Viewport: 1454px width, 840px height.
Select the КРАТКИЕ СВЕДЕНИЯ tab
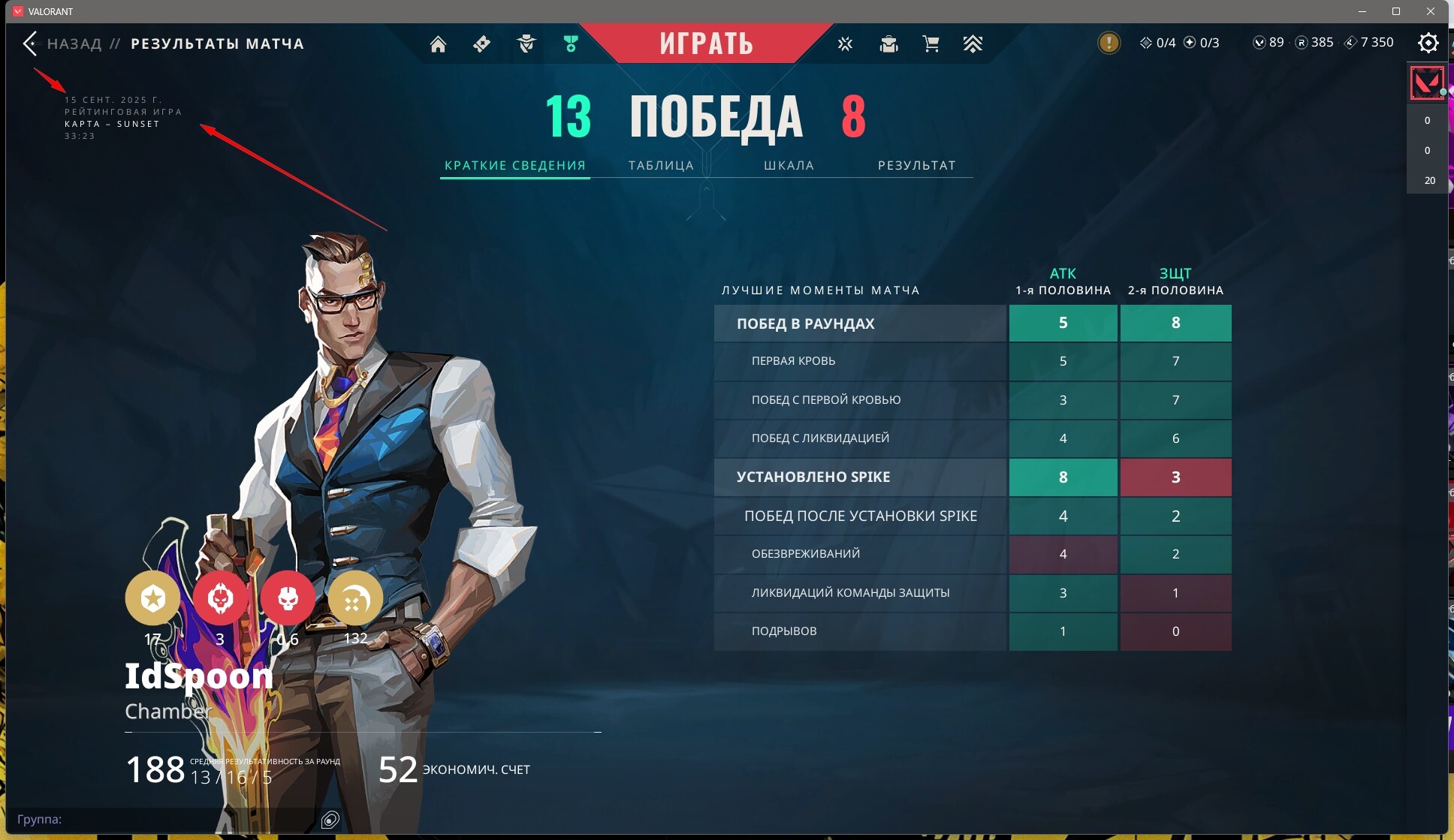pos(514,165)
